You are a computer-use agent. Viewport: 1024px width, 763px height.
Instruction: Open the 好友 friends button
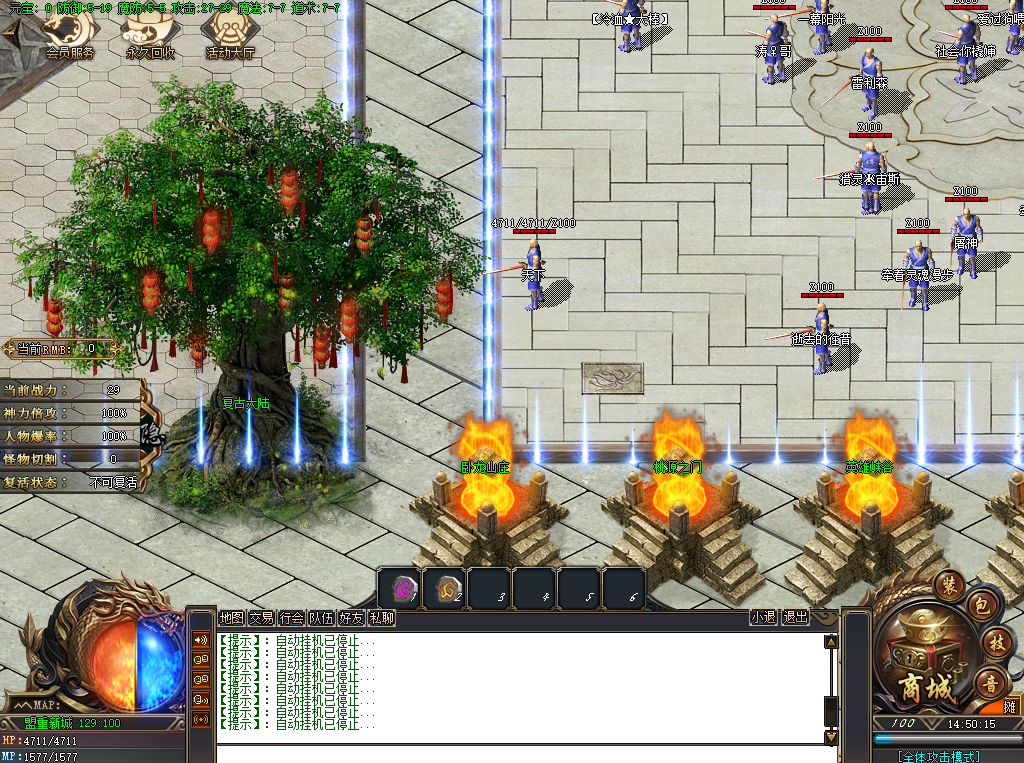[x=351, y=618]
